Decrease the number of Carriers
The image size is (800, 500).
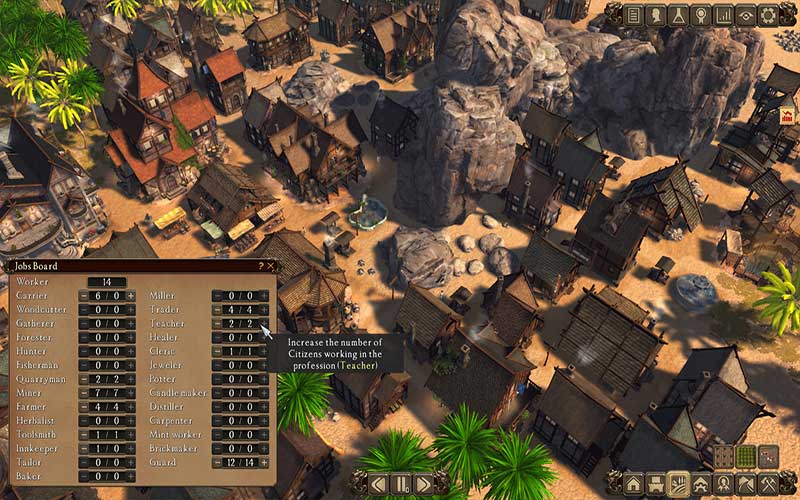(x=84, y=296)
